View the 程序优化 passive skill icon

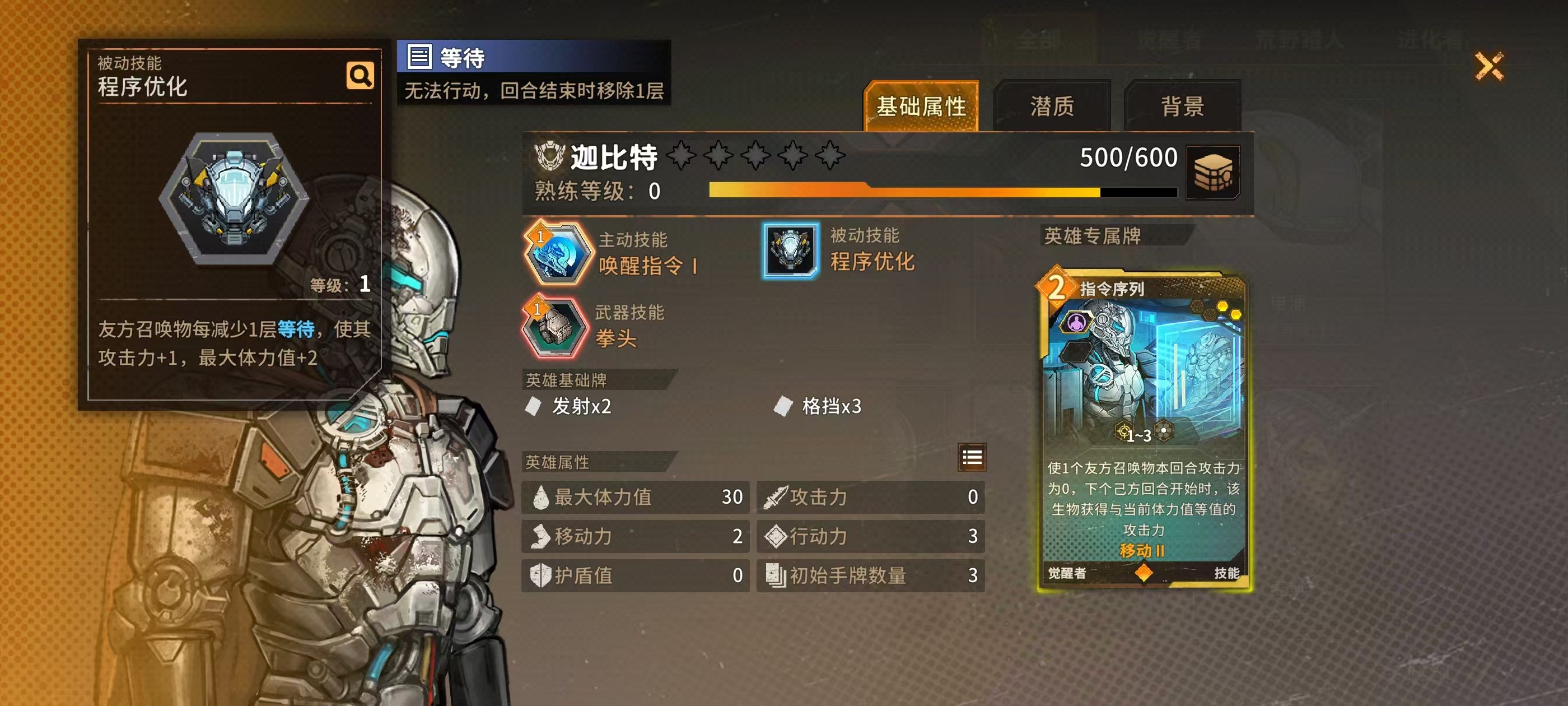click(790, 250)
